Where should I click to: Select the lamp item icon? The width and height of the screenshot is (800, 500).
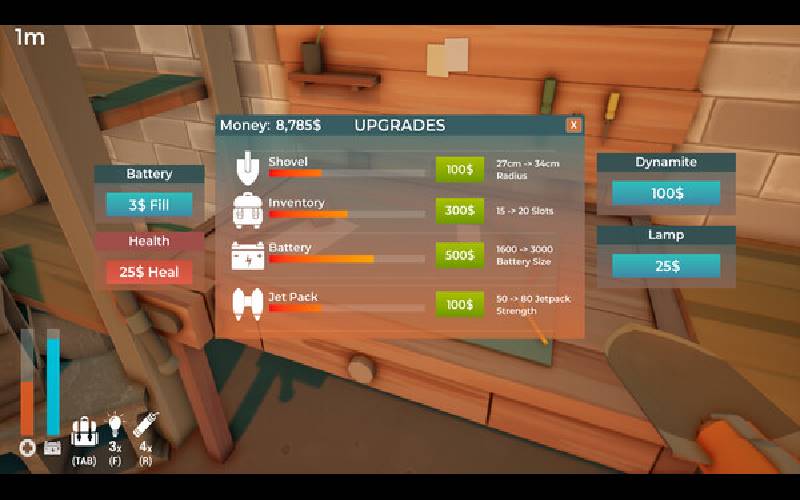pyautogui.click(x=115, y=430)
